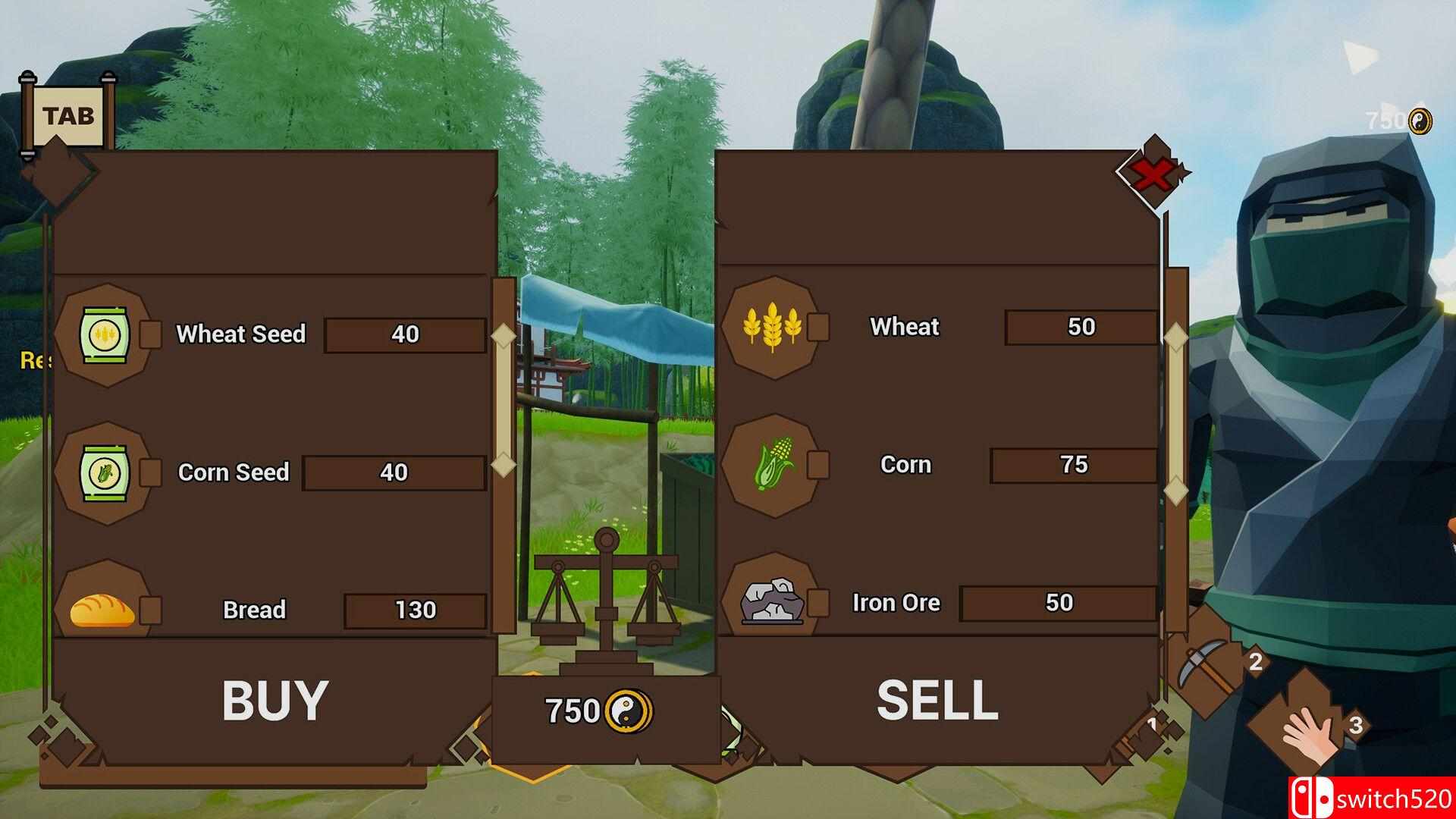Select the Iron Ore rock icon

[771, 602]
